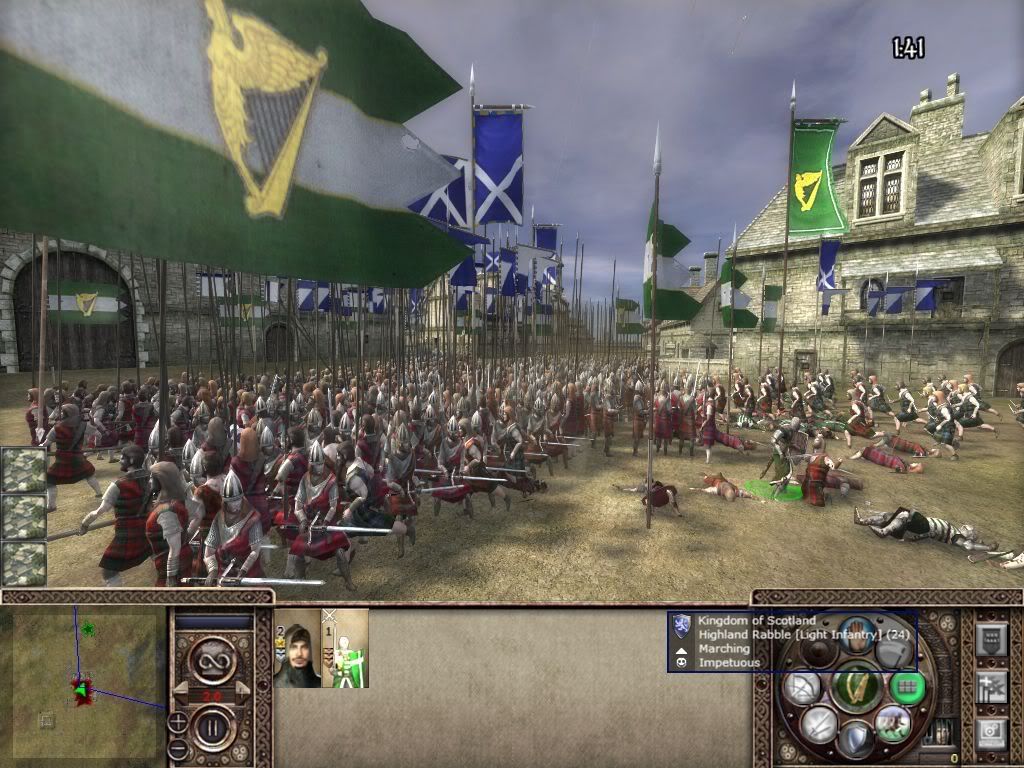Click the camera button

coord(990,733)
